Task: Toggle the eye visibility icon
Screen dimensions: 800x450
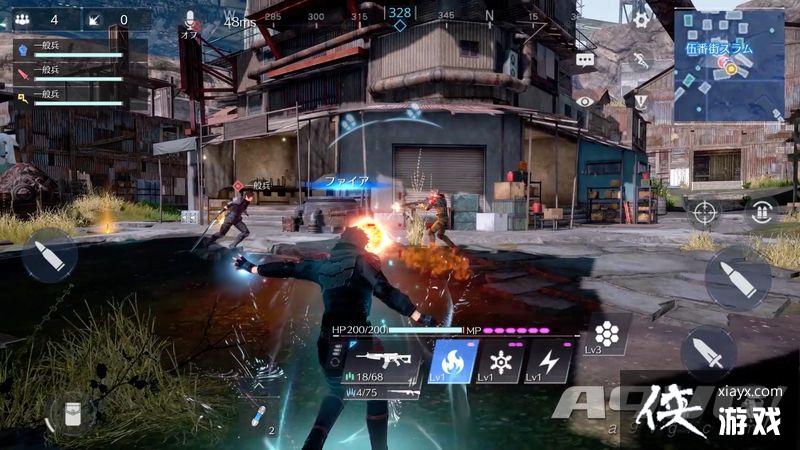Action: coord(585,101)
